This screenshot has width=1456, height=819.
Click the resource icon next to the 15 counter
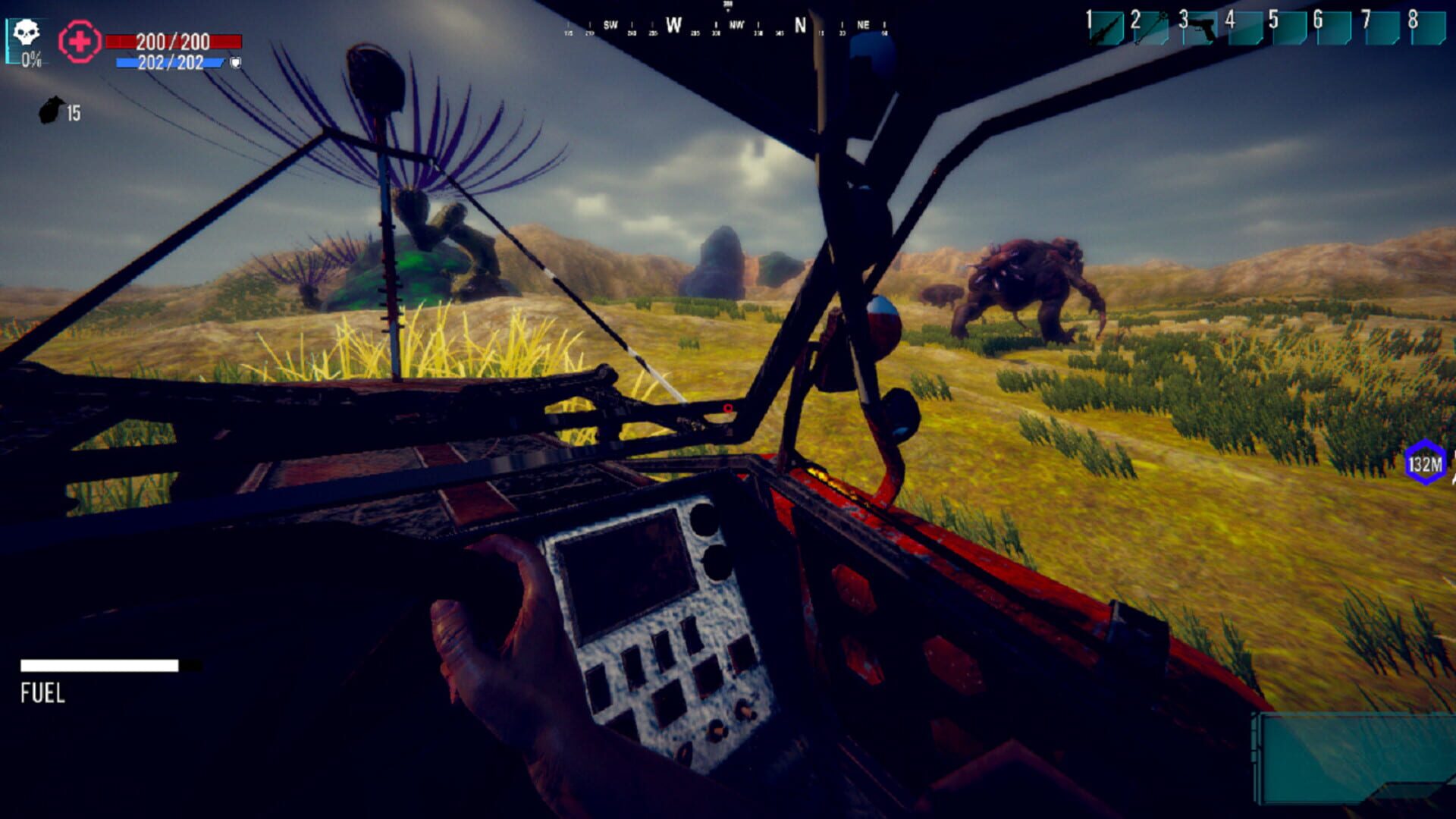[51, 111]
